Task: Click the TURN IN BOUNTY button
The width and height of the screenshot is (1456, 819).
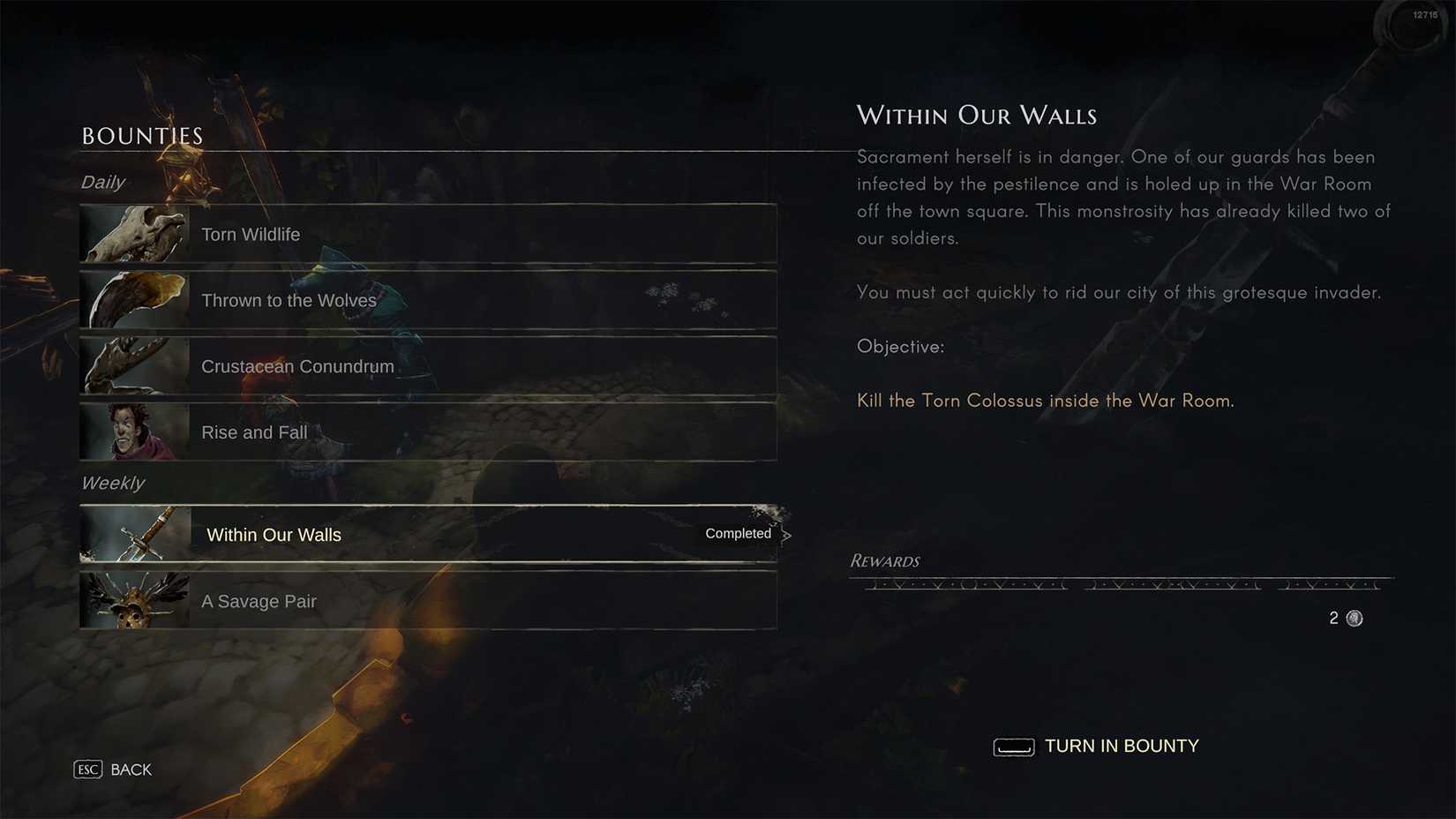Action: click(x=1121, y=746)
